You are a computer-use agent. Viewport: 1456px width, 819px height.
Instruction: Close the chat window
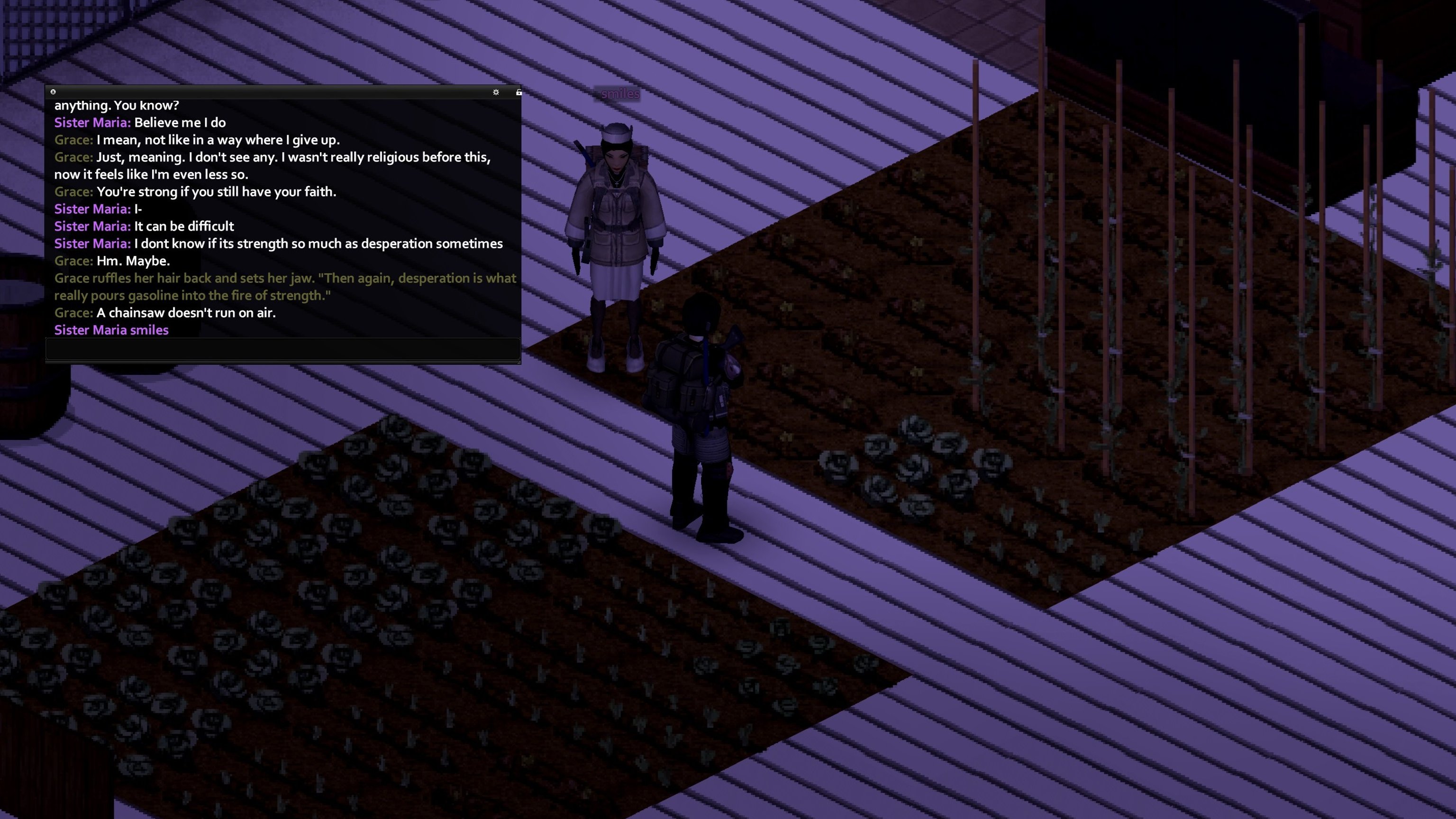(x=53, y=91)
